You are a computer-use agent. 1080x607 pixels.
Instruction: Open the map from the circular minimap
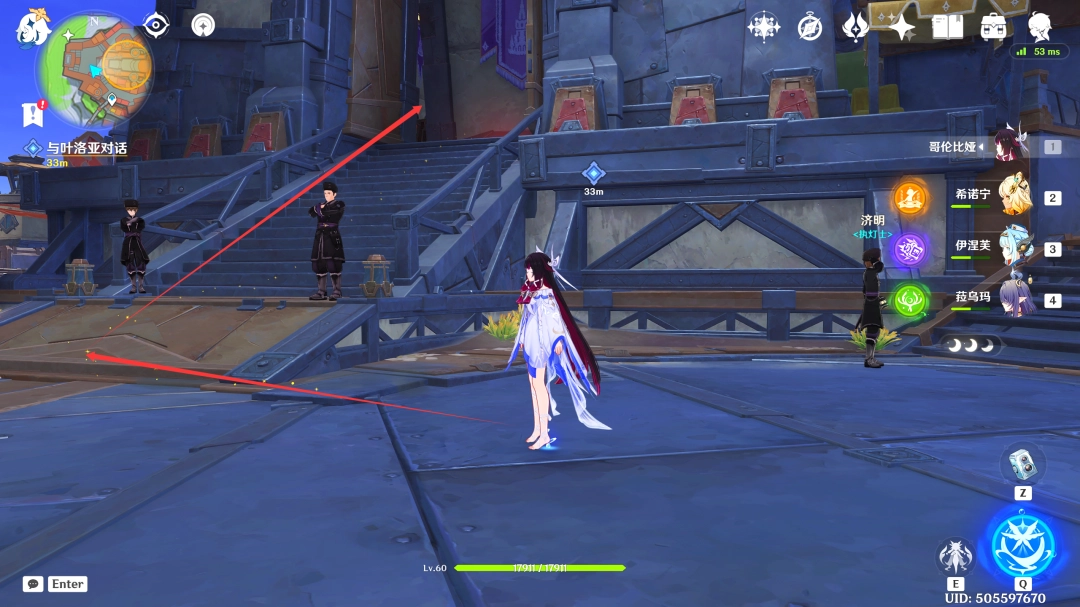(94, 66)
